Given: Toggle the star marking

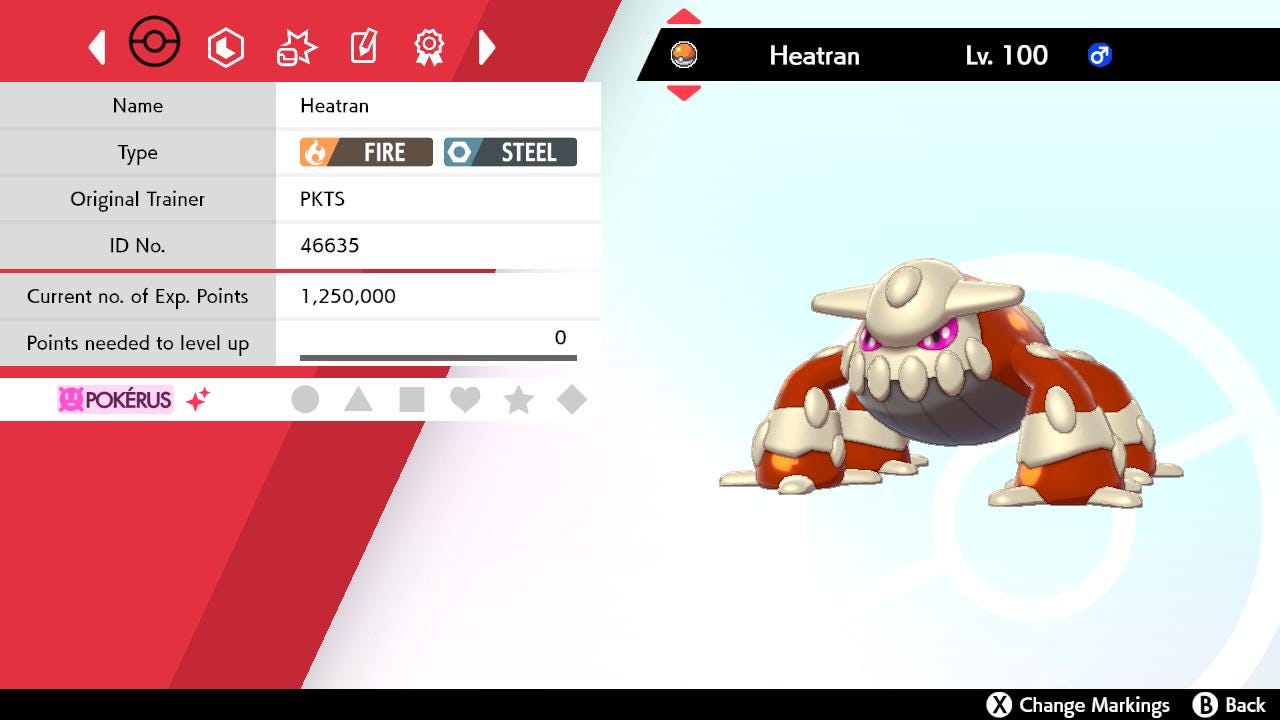Looking at the screenshot, I should 518,400.
